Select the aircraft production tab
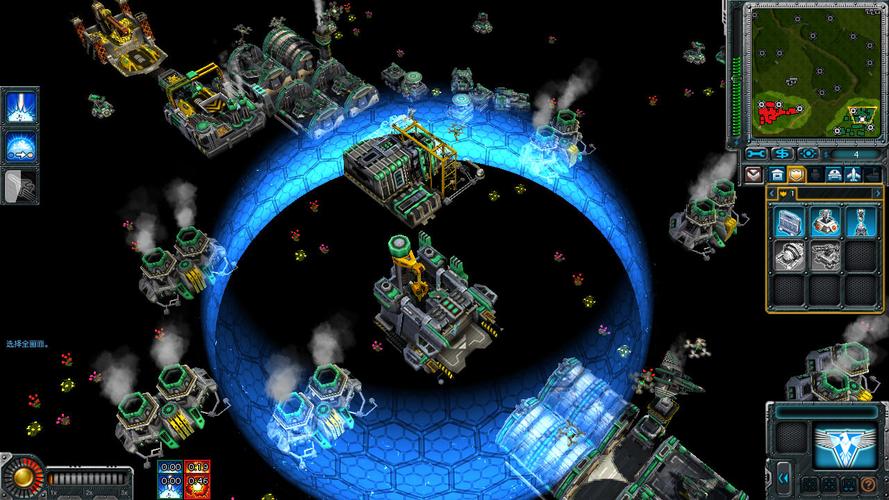The image size is (889, 500). click(x=853, y=174)
